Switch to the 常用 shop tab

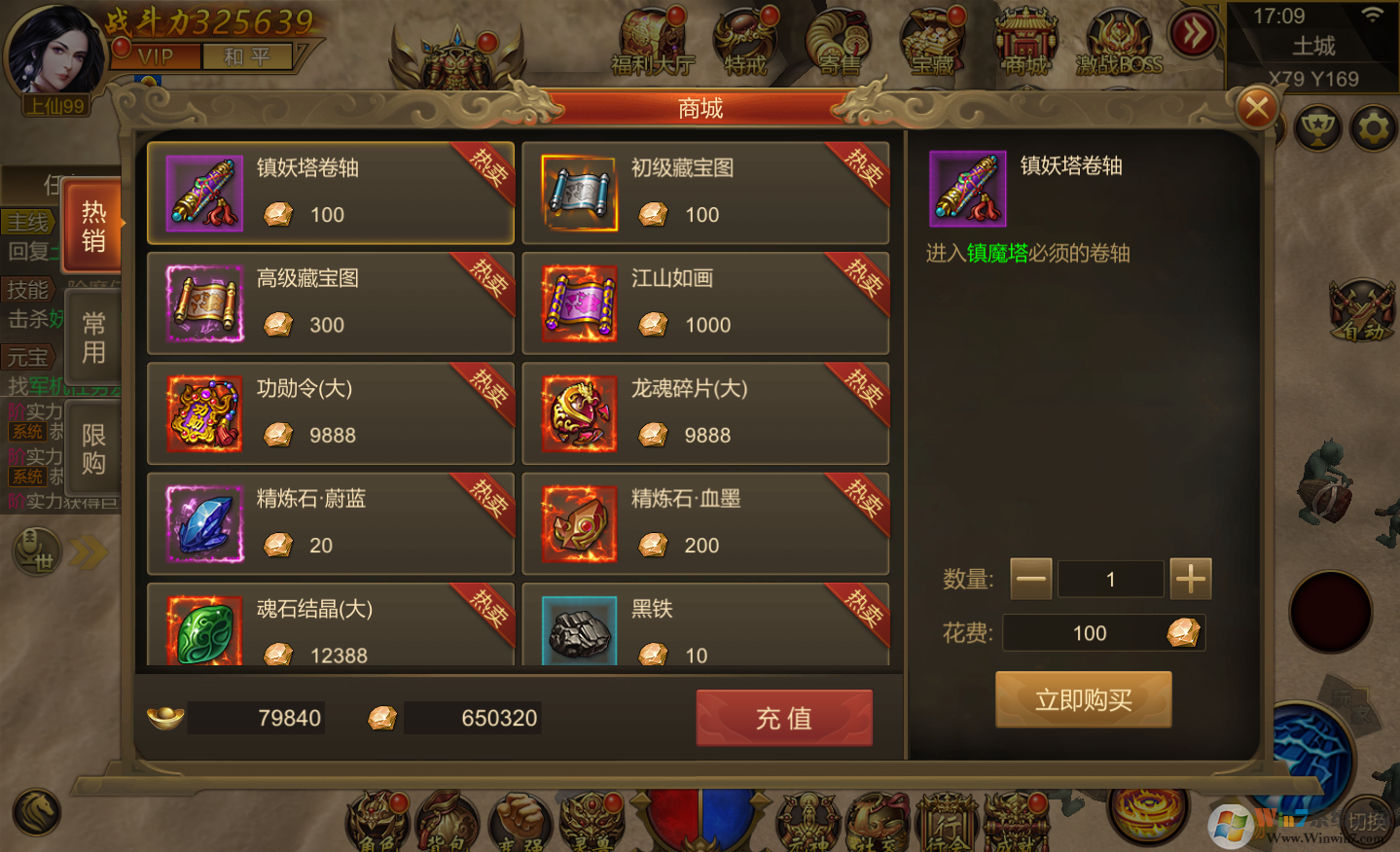(x=92, y=336)
